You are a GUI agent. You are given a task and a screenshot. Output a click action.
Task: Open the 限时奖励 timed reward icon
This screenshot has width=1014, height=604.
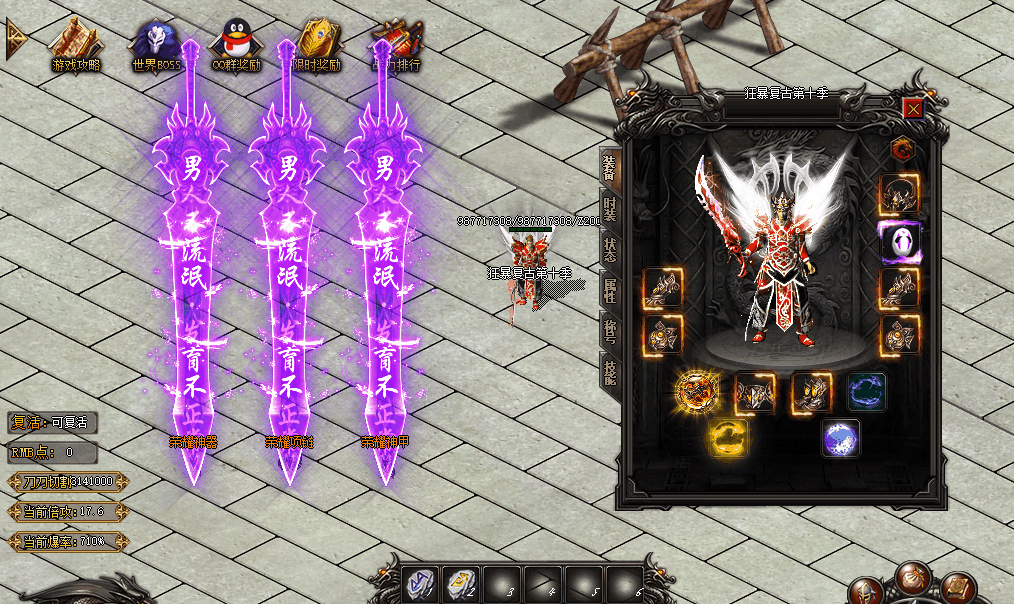(316, 44)
